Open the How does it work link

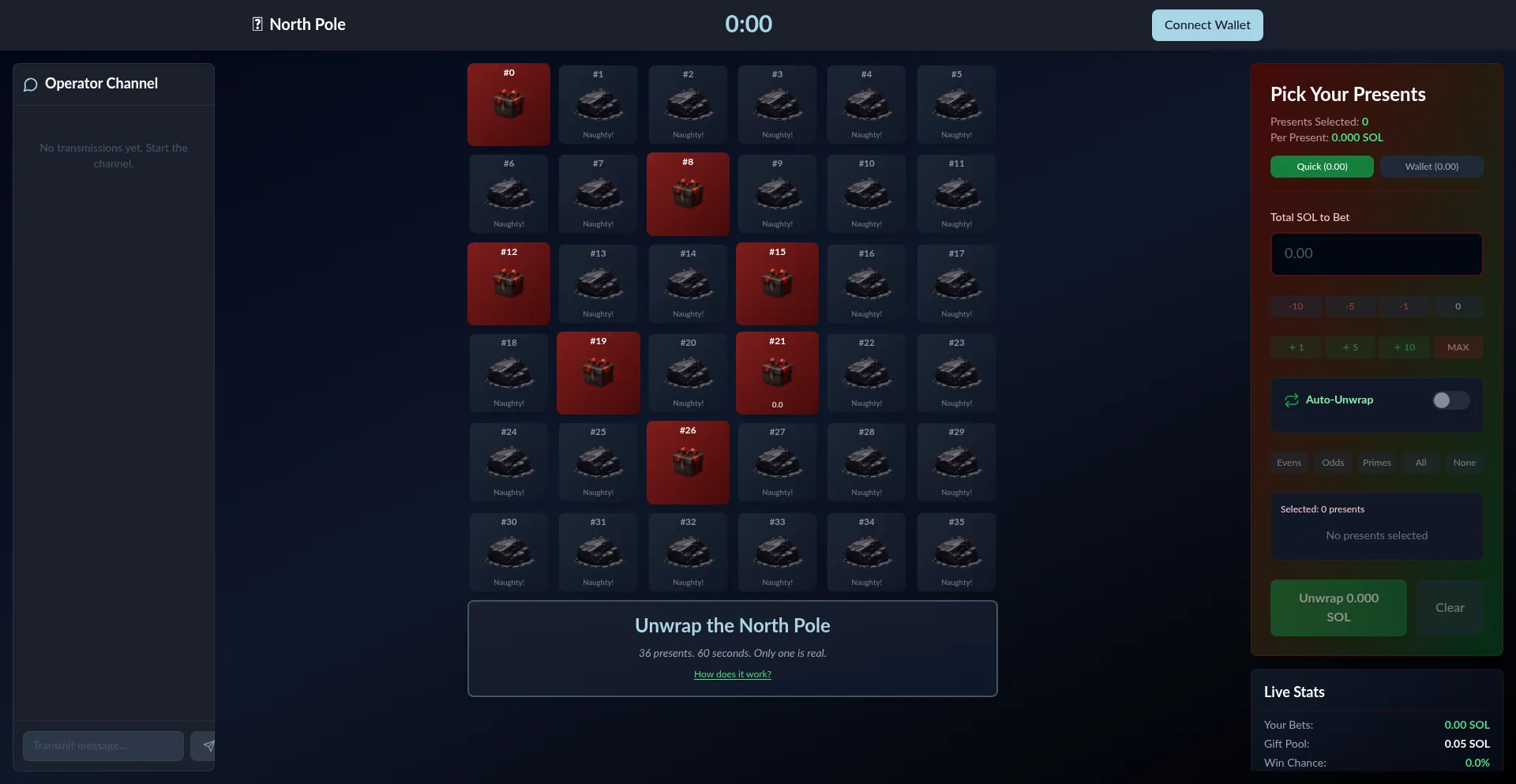732,674
